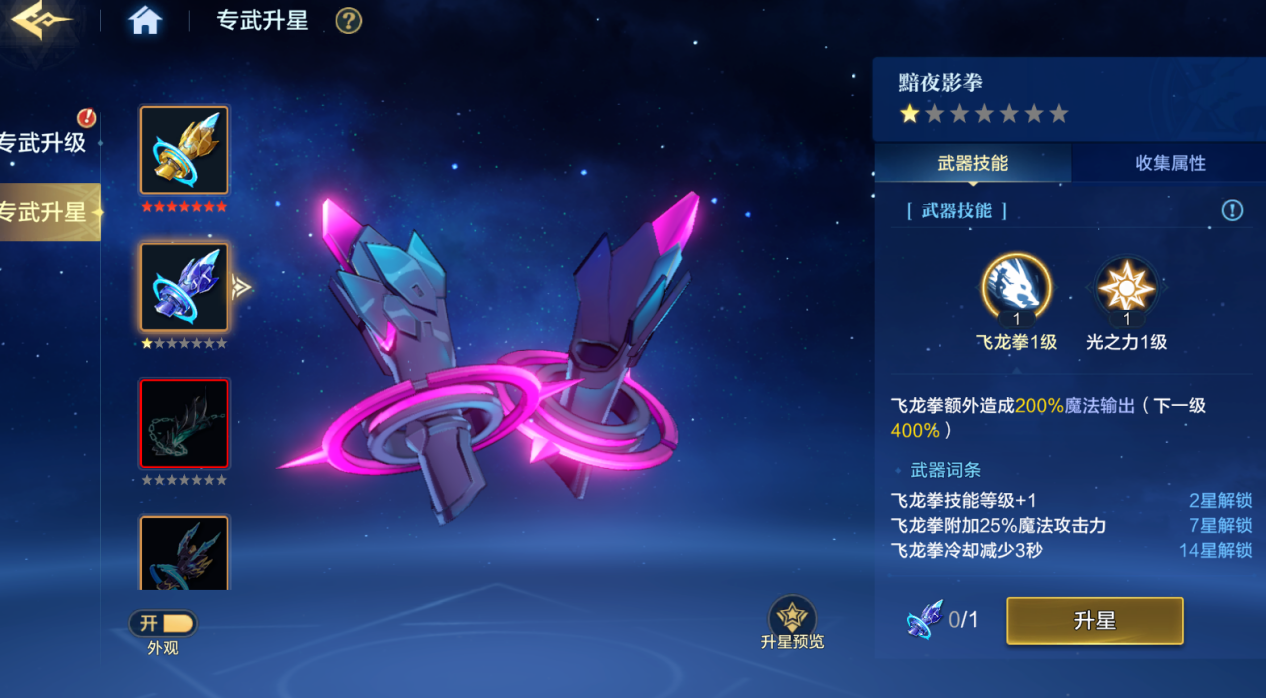Switch to the 专武升级 tab

[x=44, y=142]
